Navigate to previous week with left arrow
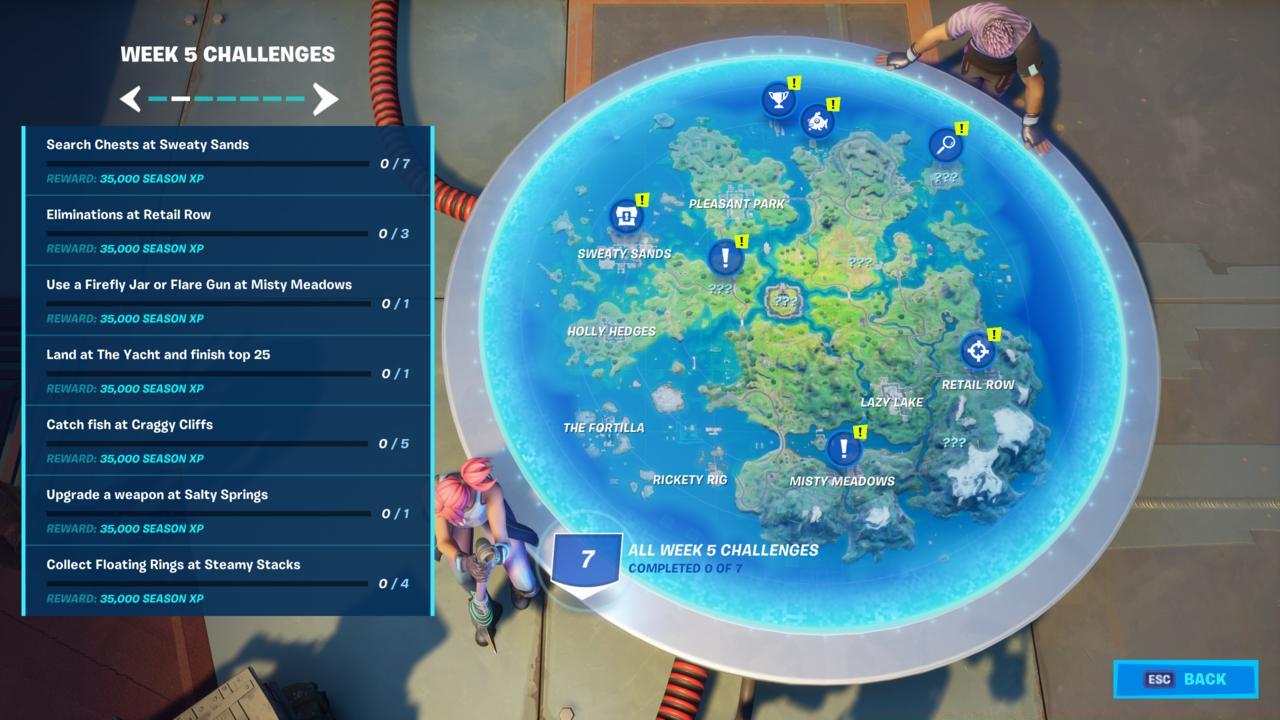 pyautogui.click(x=130, y=99)
